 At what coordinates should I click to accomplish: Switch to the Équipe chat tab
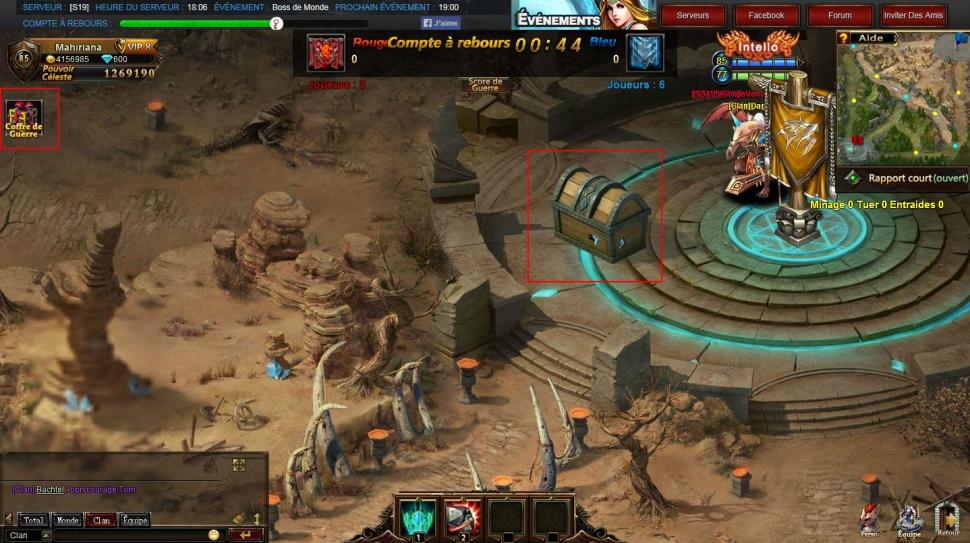click(134, 520)
